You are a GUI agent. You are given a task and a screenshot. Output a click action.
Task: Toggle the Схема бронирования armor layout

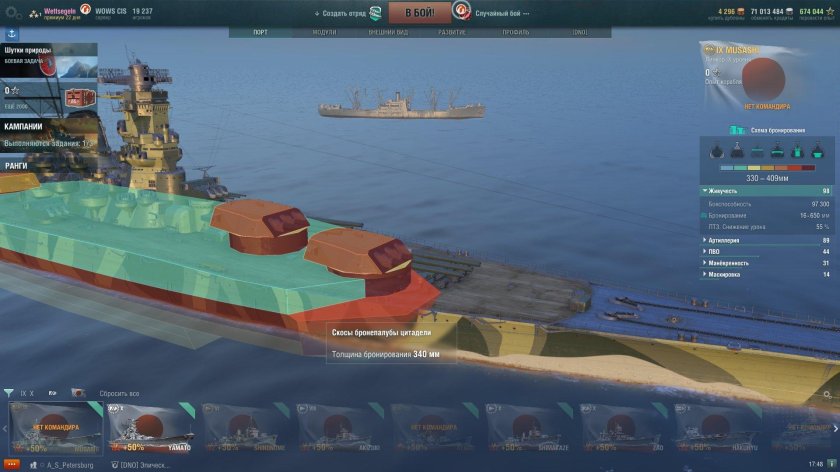[766, 130]
